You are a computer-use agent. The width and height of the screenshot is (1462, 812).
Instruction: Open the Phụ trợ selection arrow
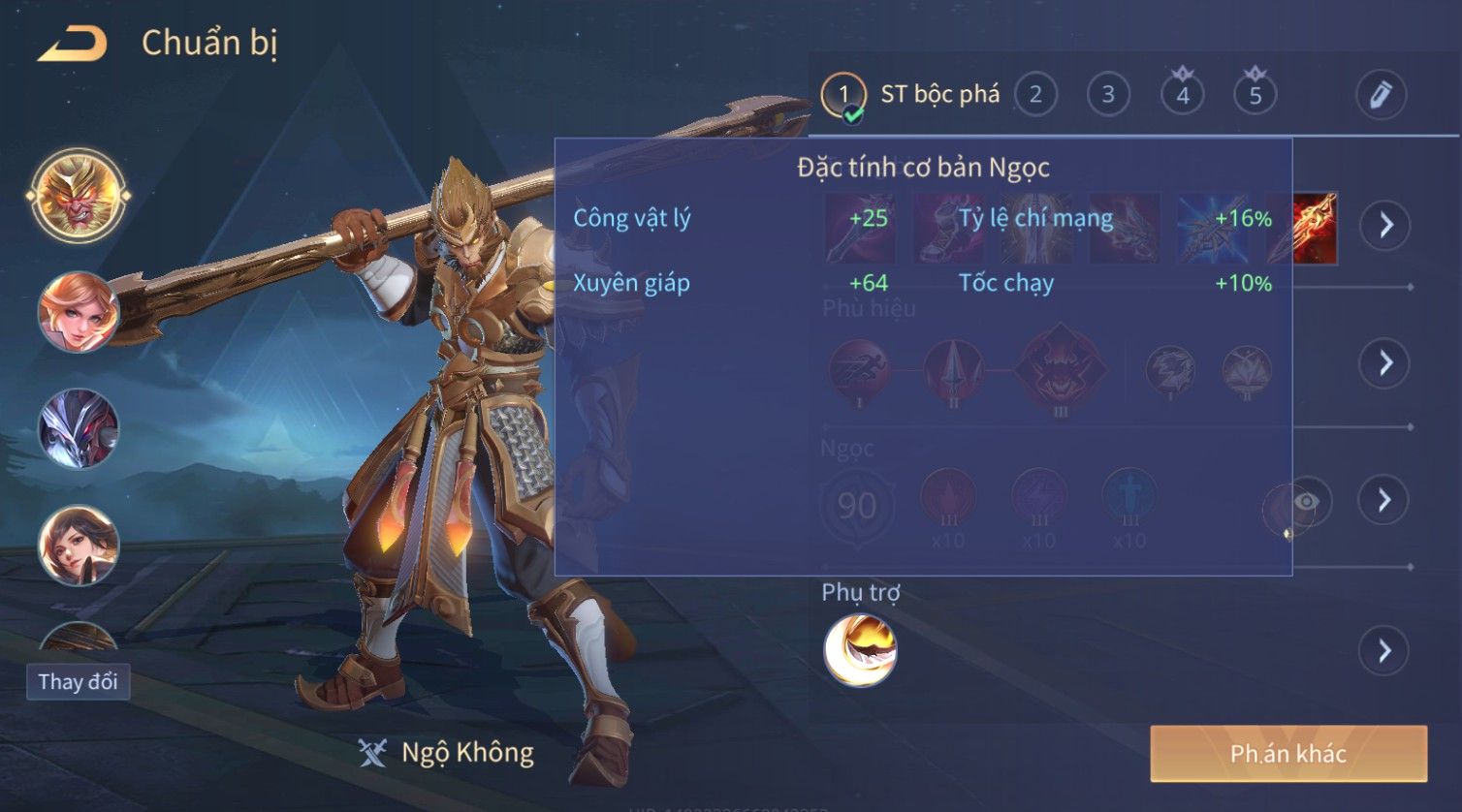tap(1384, 650)
